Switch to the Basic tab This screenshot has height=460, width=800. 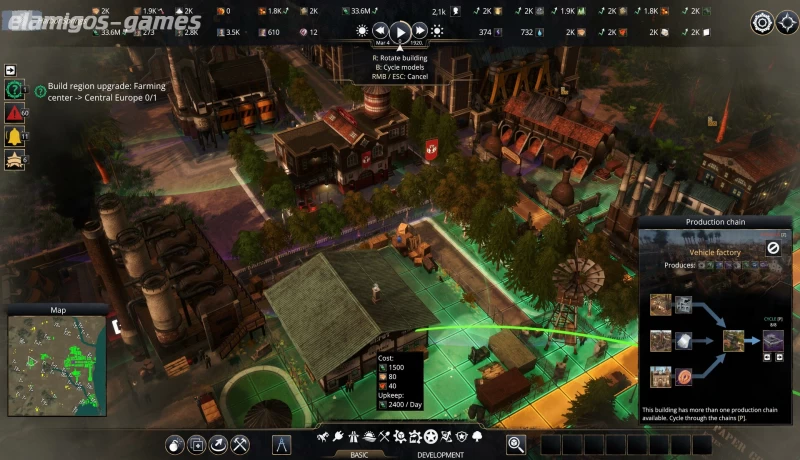pos(359,453)
